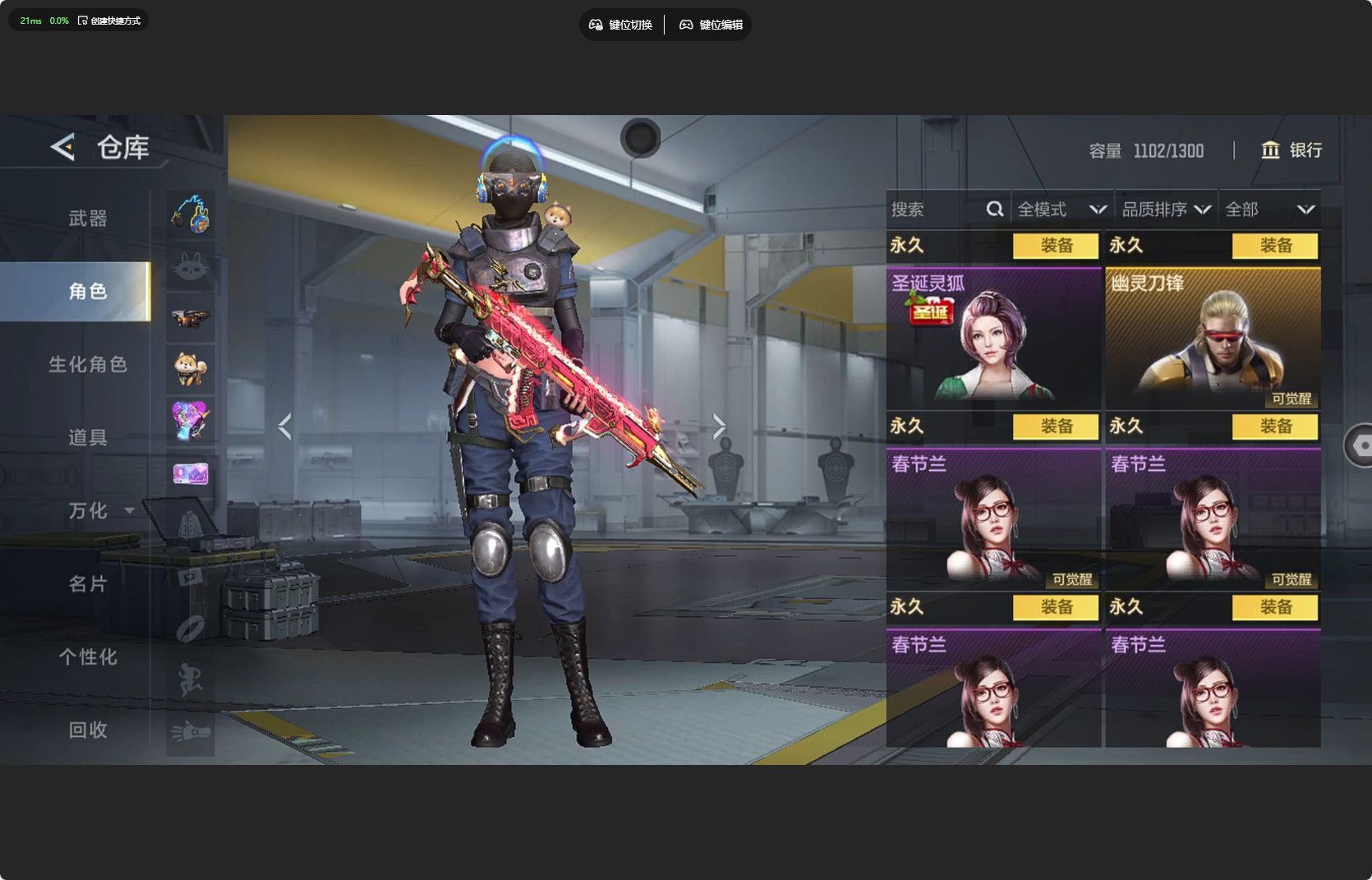Switch to the 武器 tab
The width and height of the screenshot is (1372, 880).
point(88,219)
